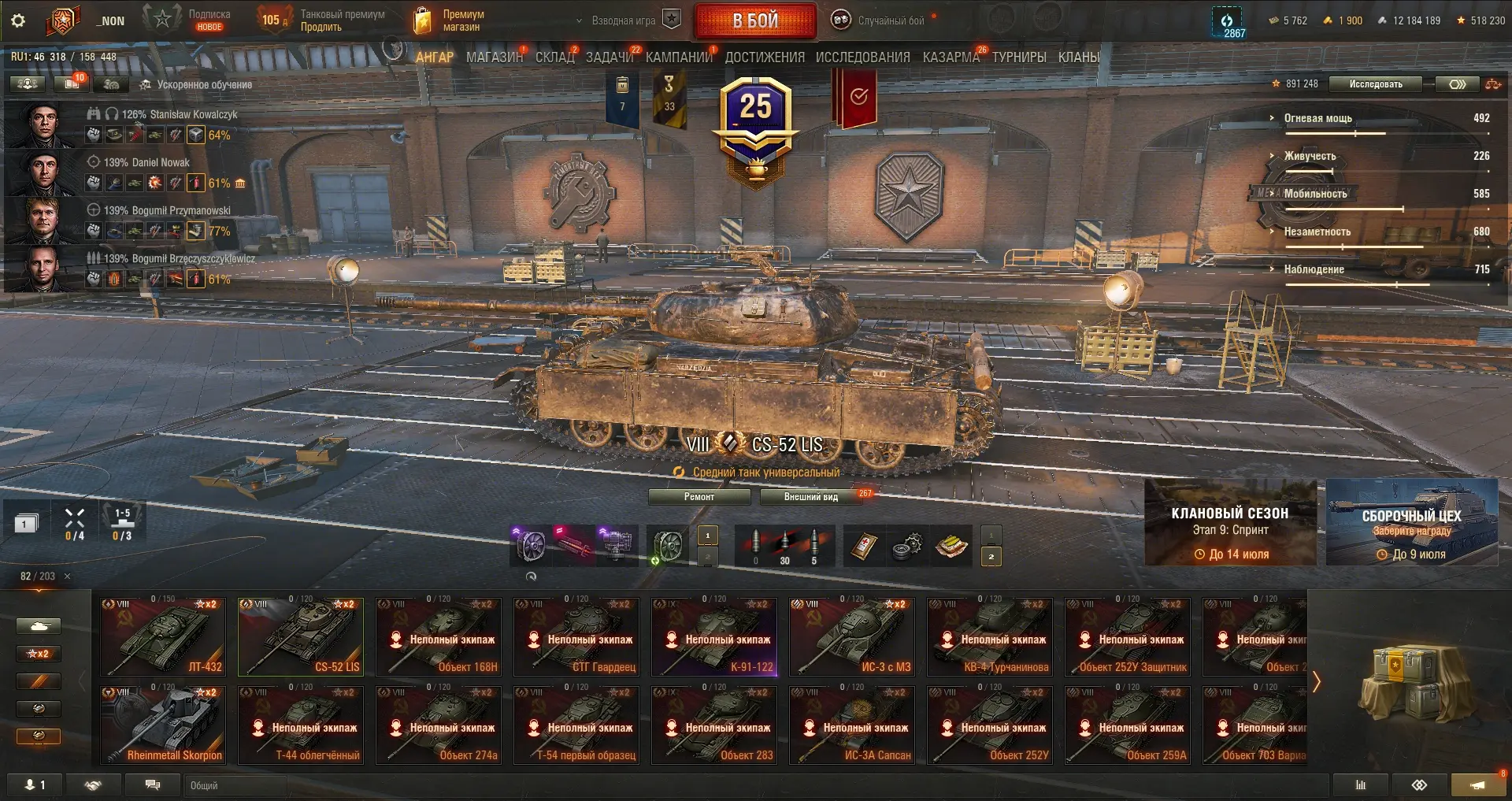Viewport: 1512px width, 801px height.
Task: Open the Случайный бой mode selector
Action: [x=890, y=21]
